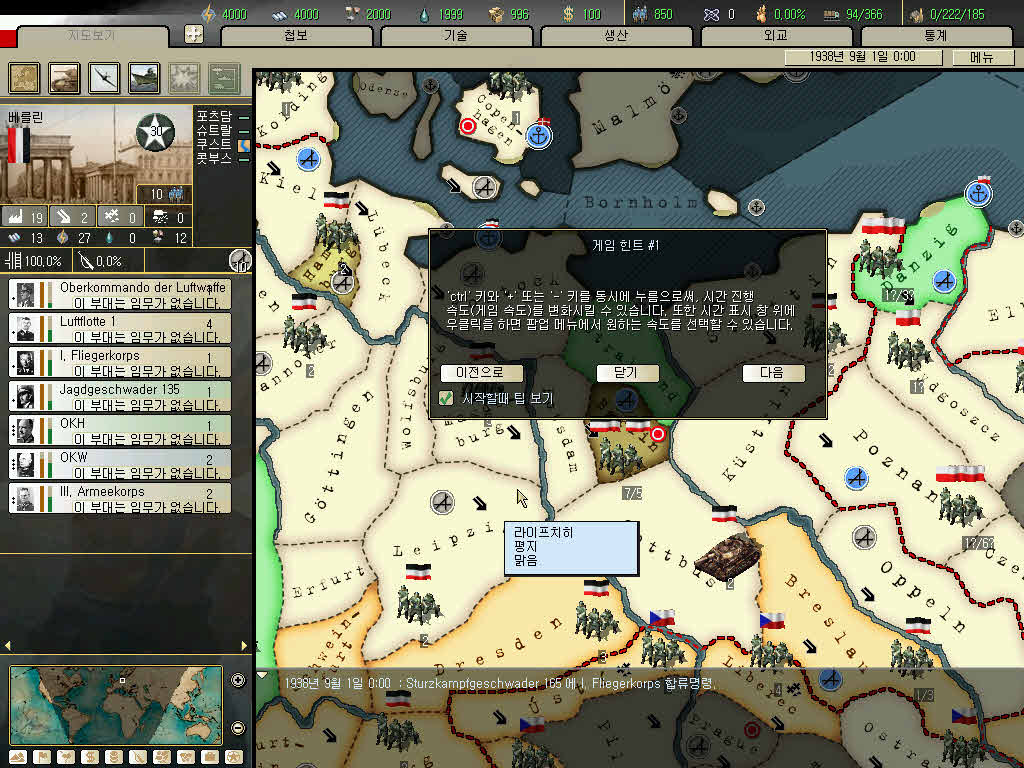Show the 통계 tab
This screenshot has width=1024, height=768.
pos(935,36)
